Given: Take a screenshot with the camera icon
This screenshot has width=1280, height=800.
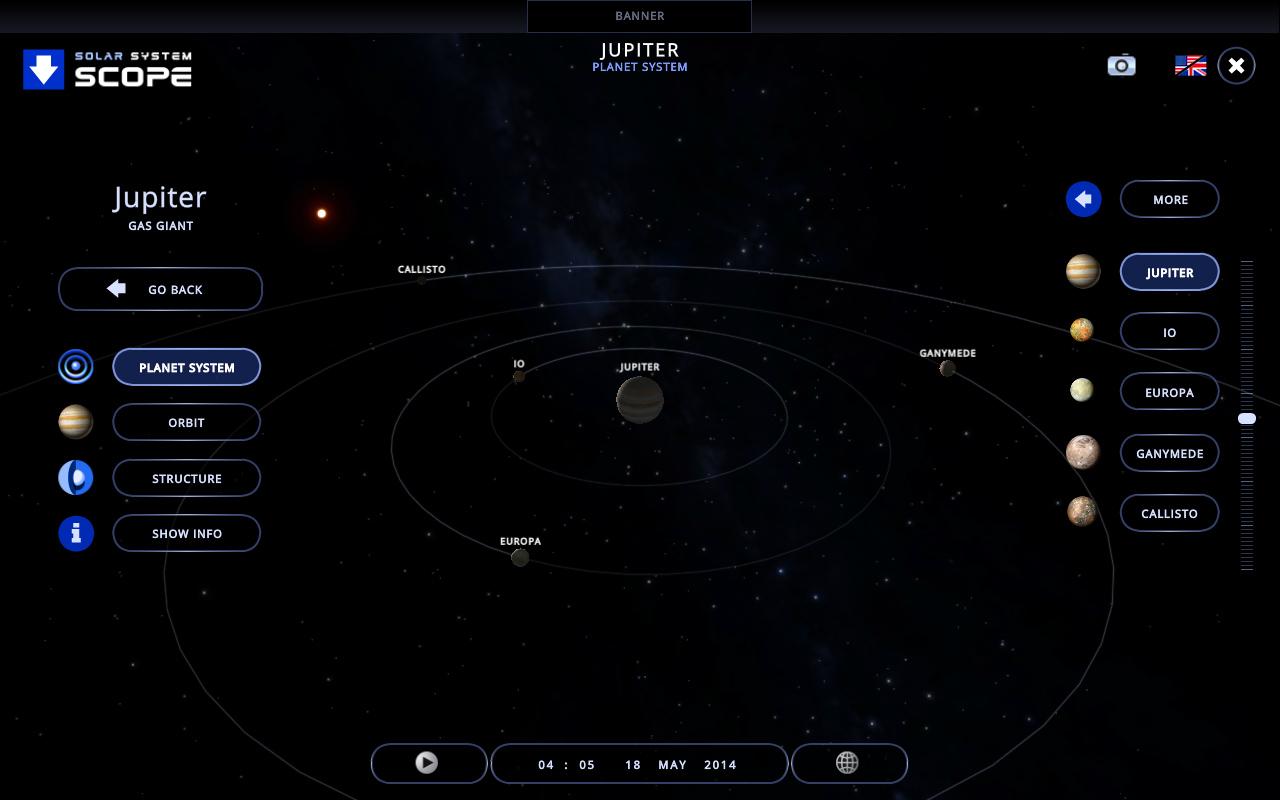Looking at the screenshot, I should pos(1121,65).
